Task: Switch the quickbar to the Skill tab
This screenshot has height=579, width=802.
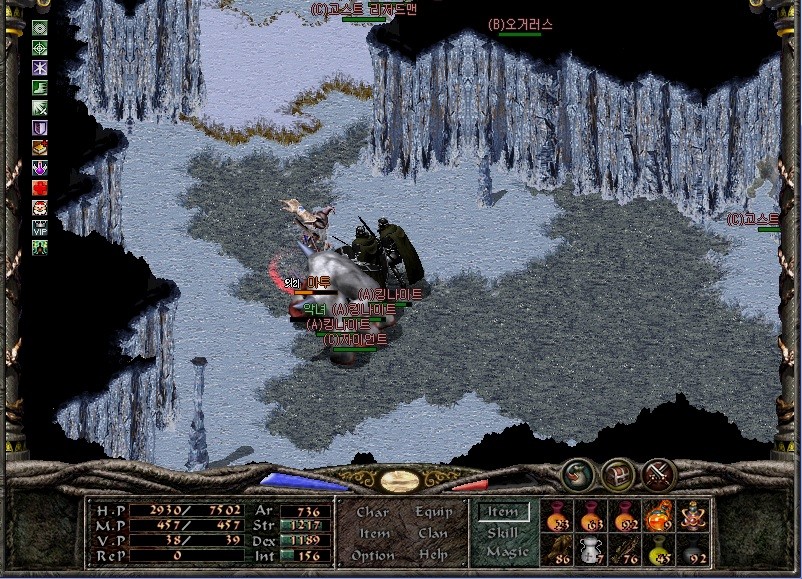Action: [502, 532]
